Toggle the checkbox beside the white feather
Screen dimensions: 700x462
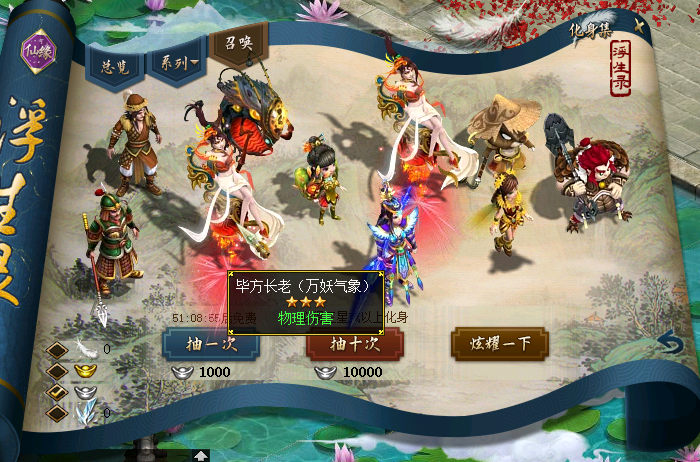click(x=58, y=349)
